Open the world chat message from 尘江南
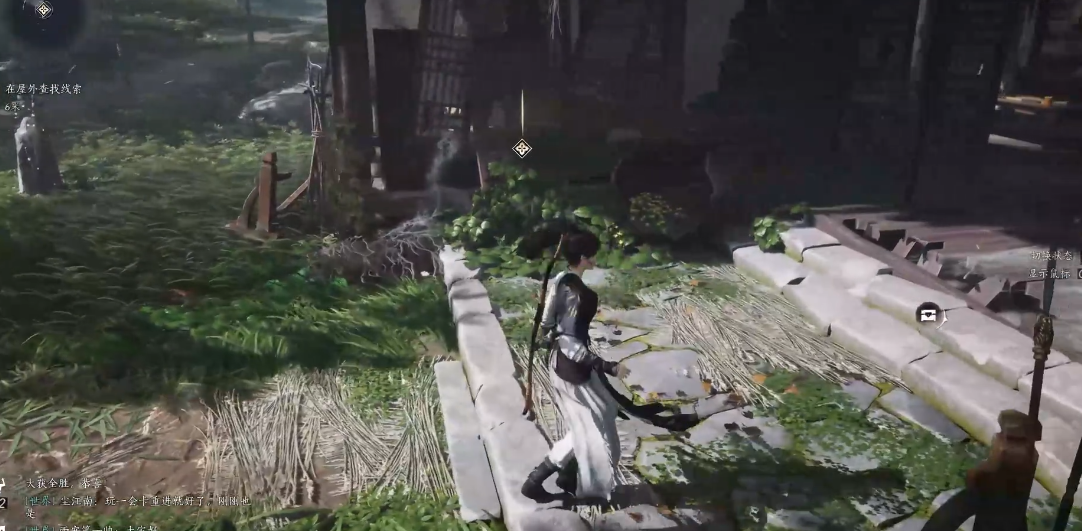The width and height of the screenshot is (1082, 531). (x=130, y=501)
